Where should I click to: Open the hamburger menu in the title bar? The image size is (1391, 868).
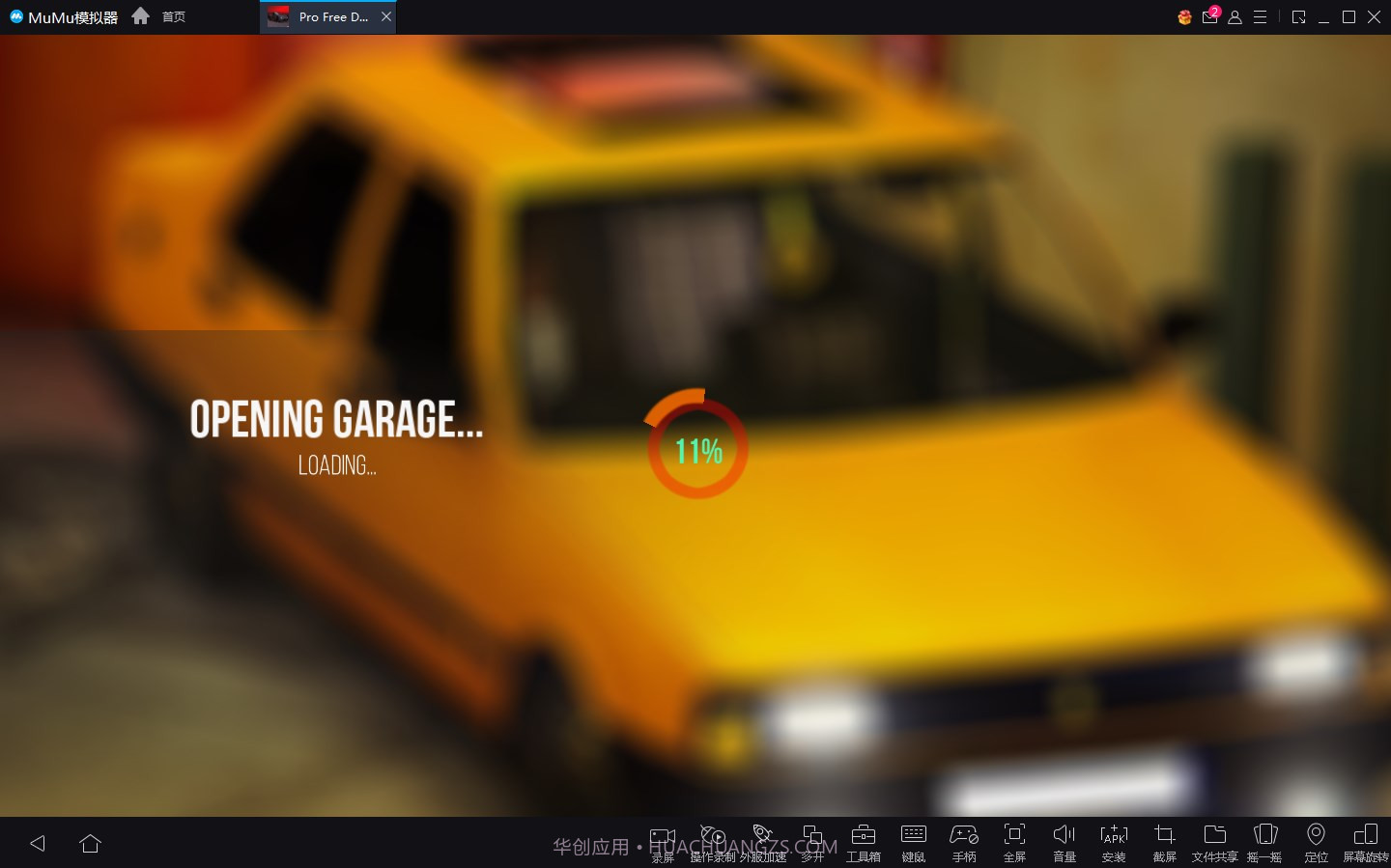(x=1260, y=16)
